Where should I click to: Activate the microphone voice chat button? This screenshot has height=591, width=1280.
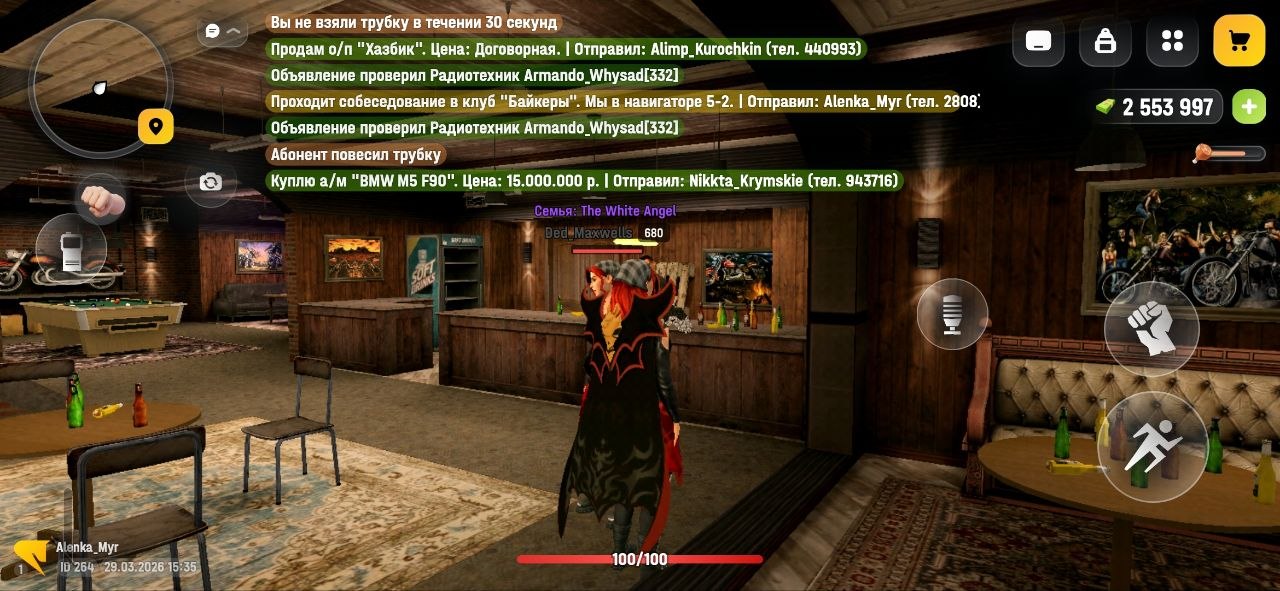[x=952, y=315]
